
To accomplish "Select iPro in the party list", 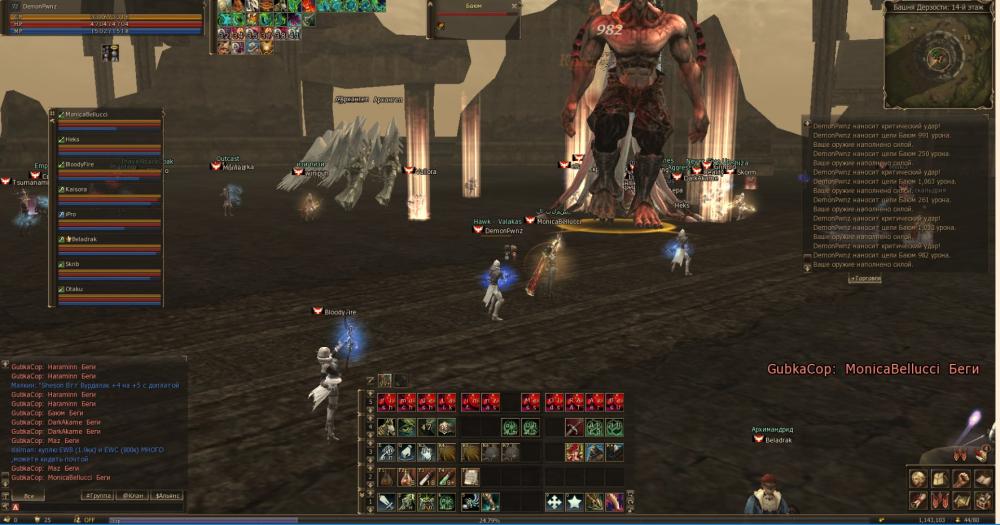I will click(71, 214).
